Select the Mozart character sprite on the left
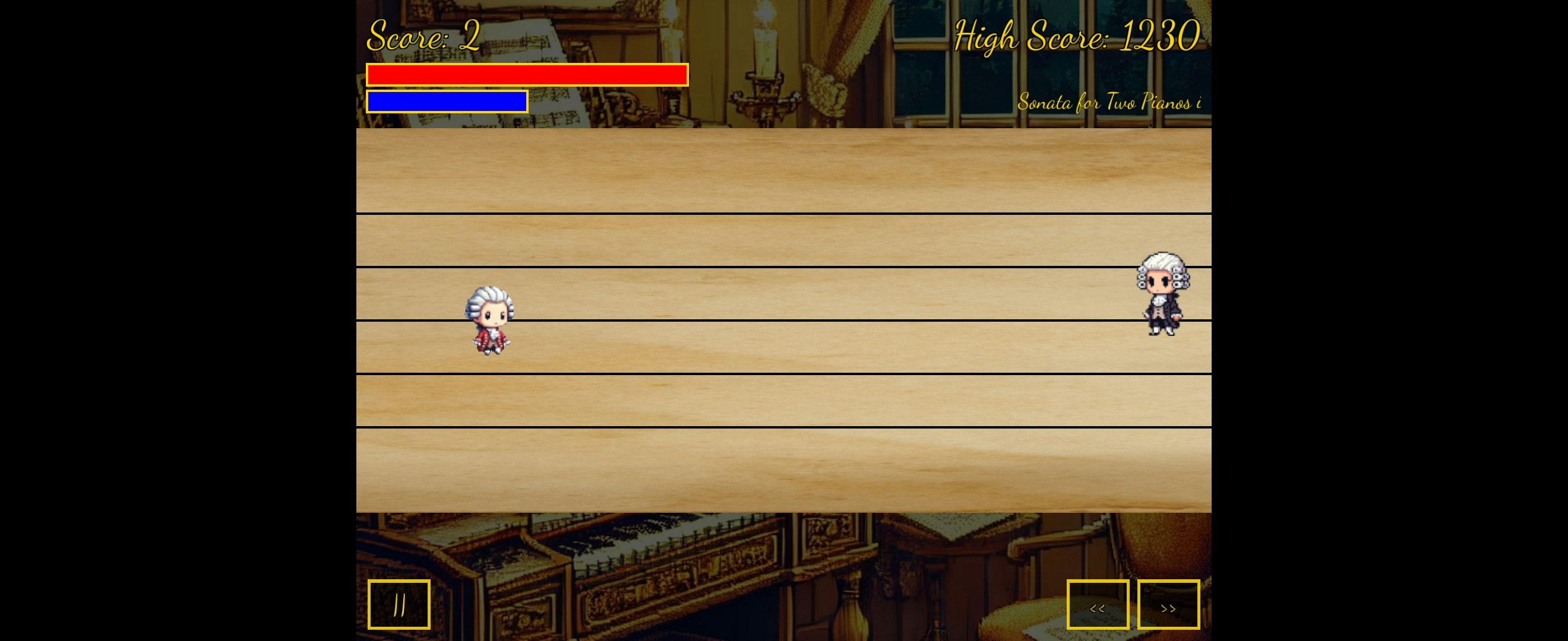Image resolution: width=1568 pixels, height=641 pixels. 490,321
